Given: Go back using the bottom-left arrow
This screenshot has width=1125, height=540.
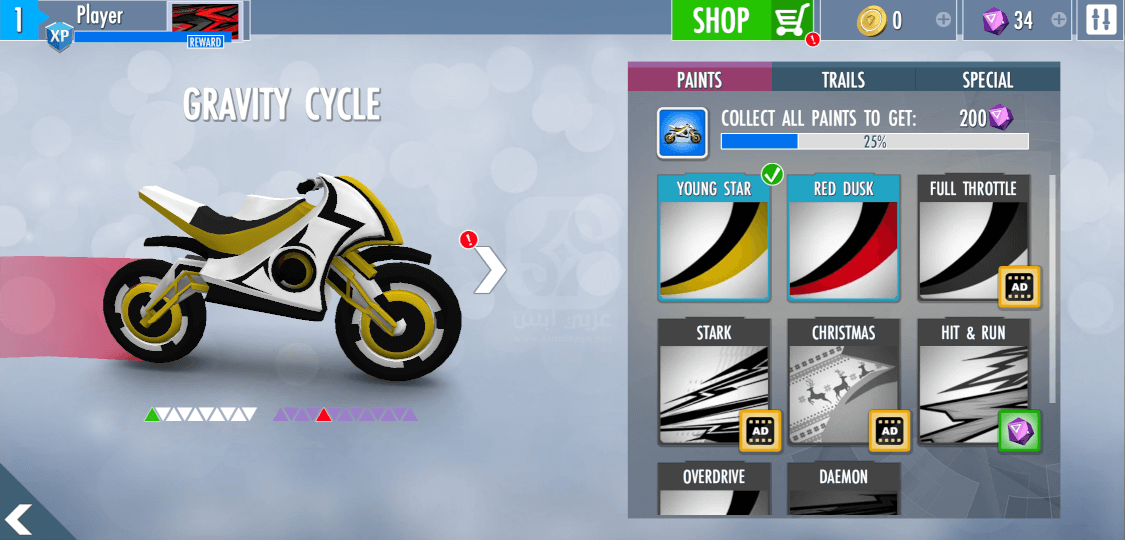Looking at the screenshot, I should point(20,518).
